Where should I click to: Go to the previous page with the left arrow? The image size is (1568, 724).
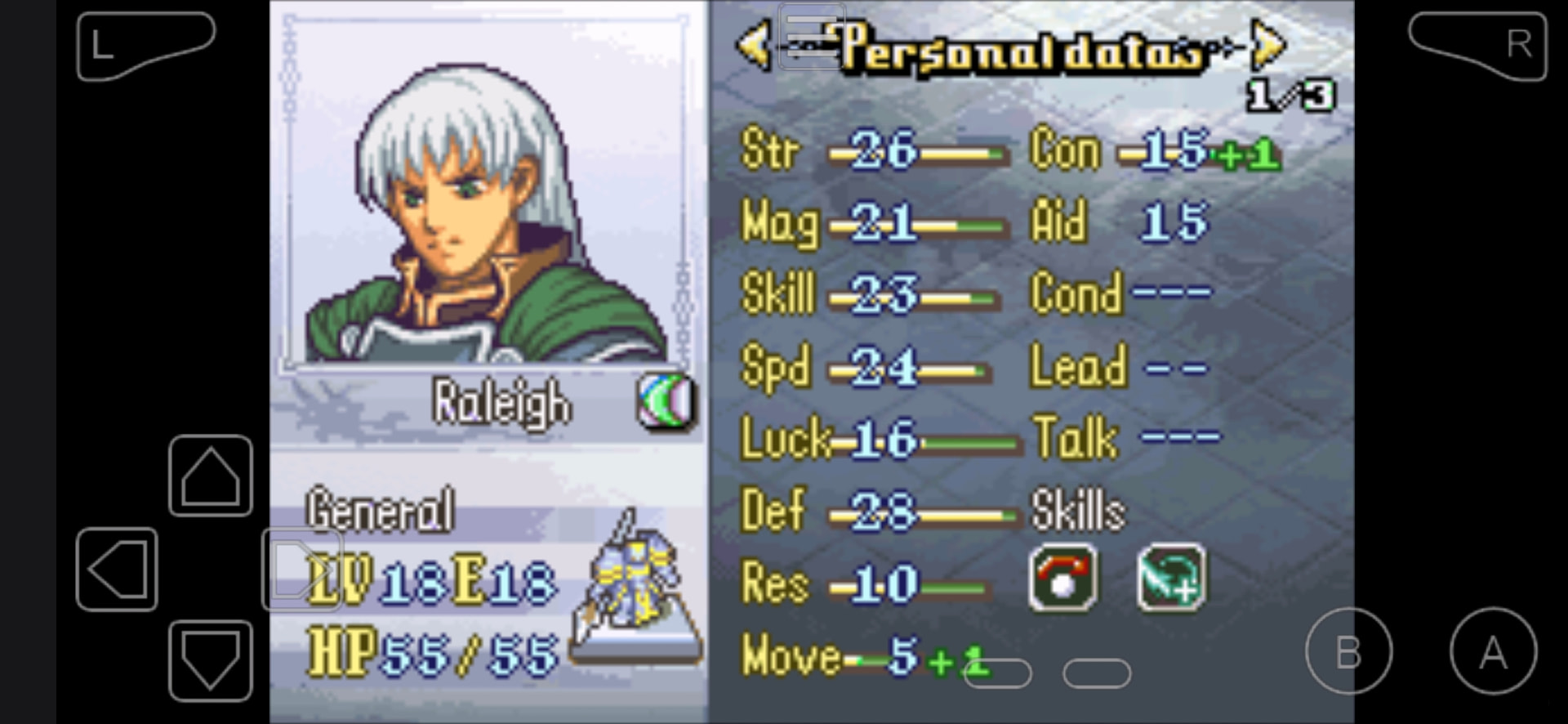point(754,46)
